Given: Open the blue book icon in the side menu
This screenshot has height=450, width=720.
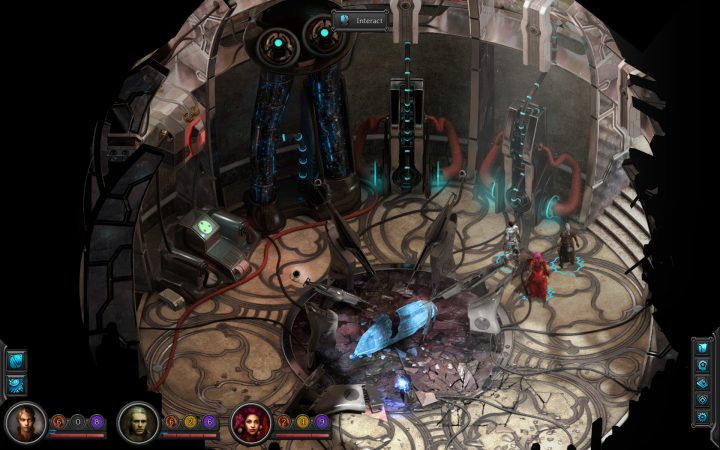Looking at the screenshot, I should click(x=703, y=348).
